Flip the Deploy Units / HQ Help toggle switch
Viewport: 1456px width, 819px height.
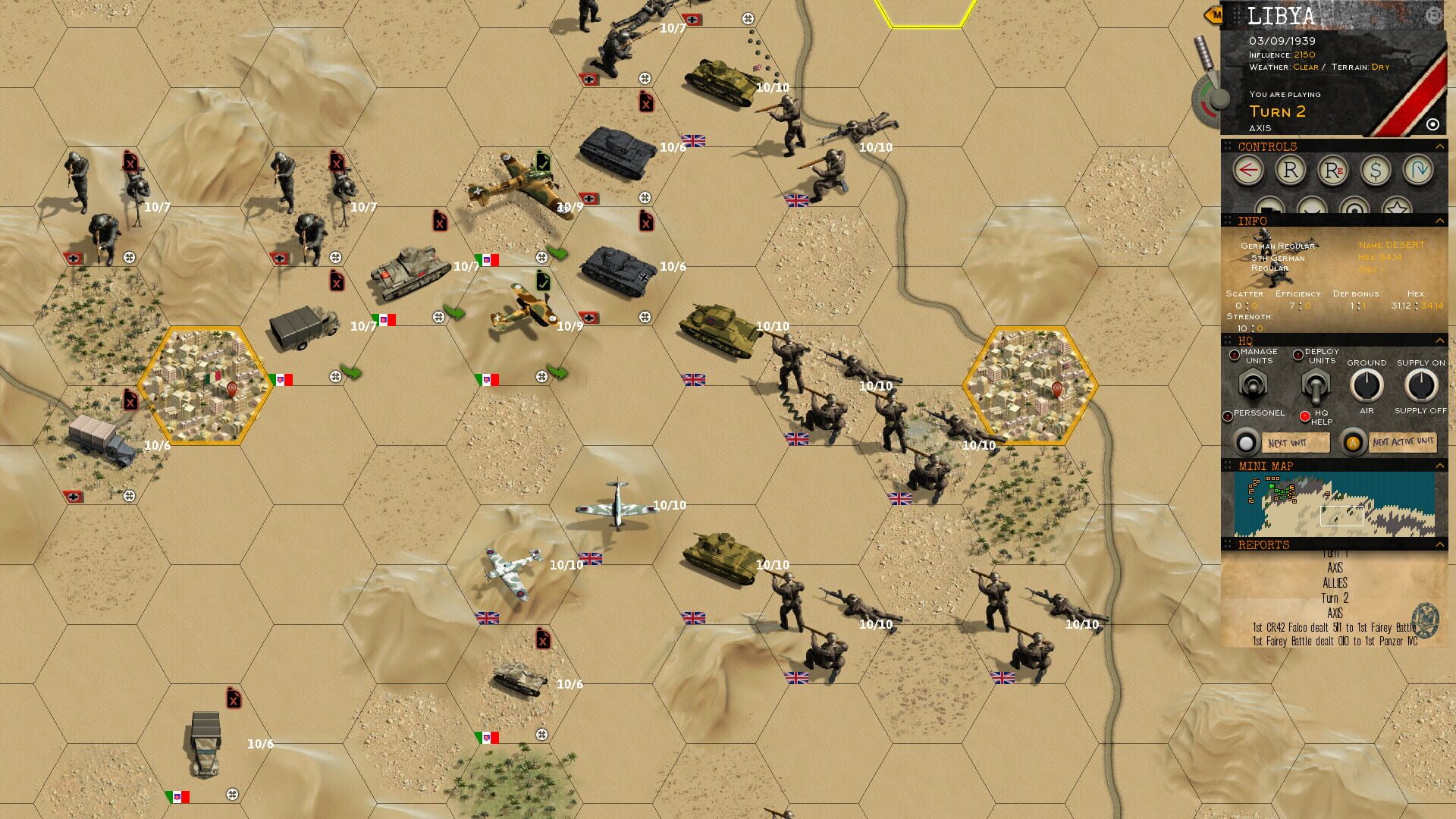pos(1315,387)
